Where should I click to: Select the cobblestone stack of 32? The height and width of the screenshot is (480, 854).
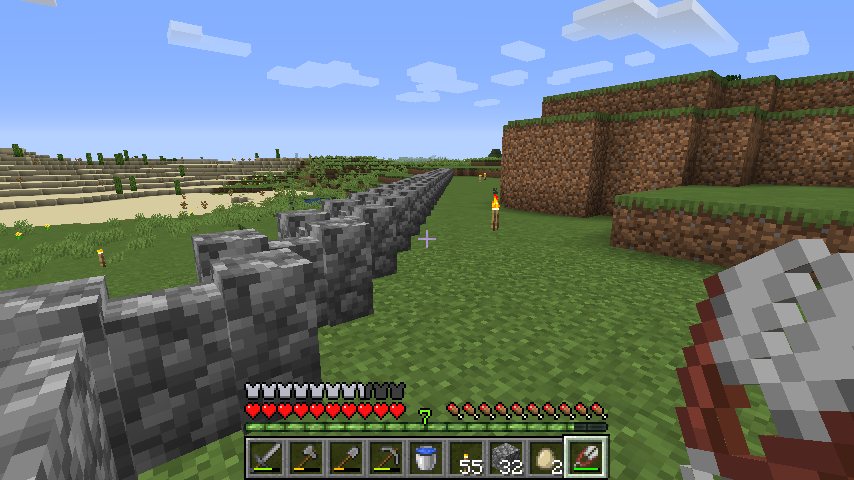click(506, 458)
